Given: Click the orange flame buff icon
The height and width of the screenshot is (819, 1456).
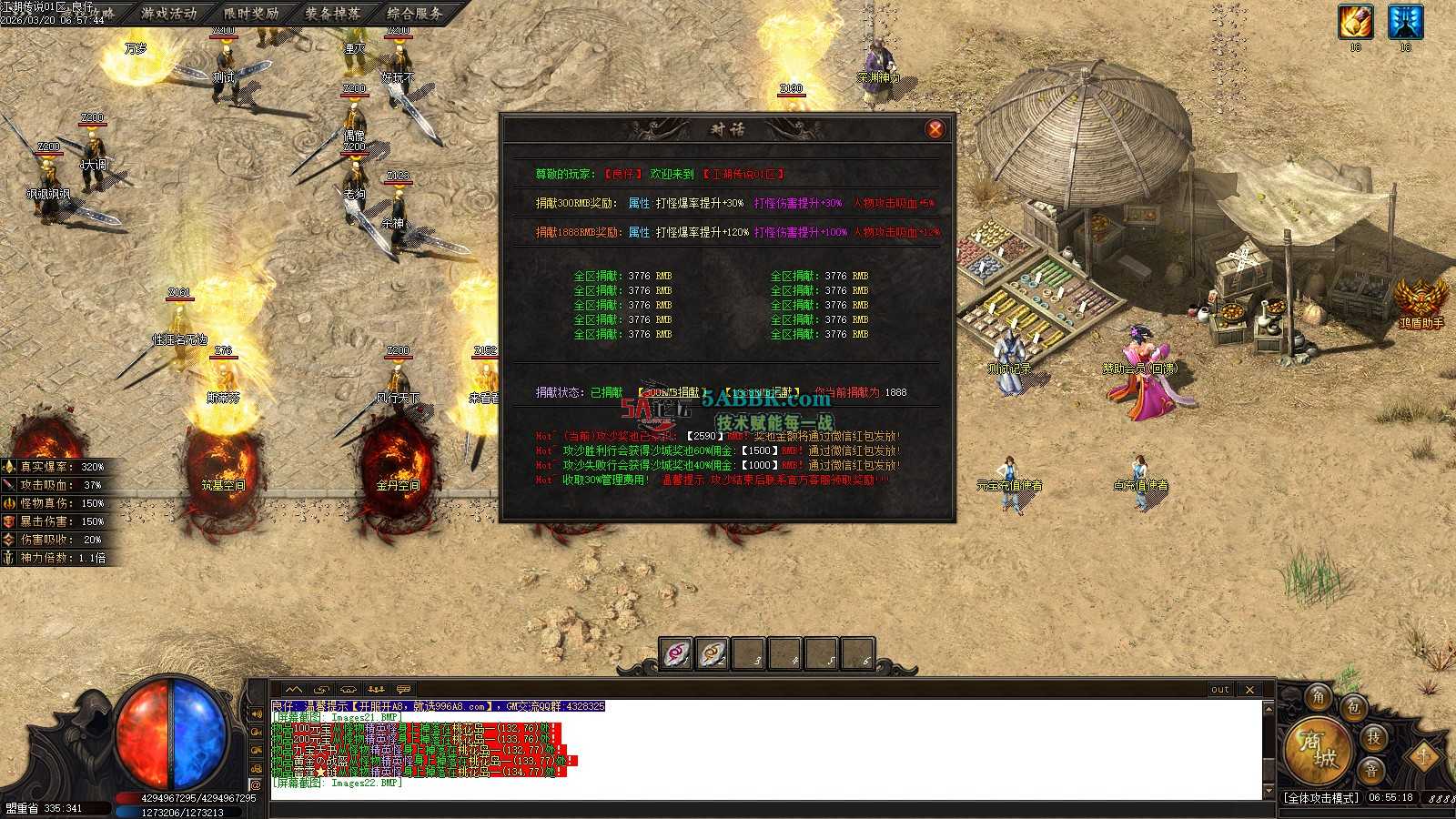Looking at the screenshot, I should [x=1355, y=22].
